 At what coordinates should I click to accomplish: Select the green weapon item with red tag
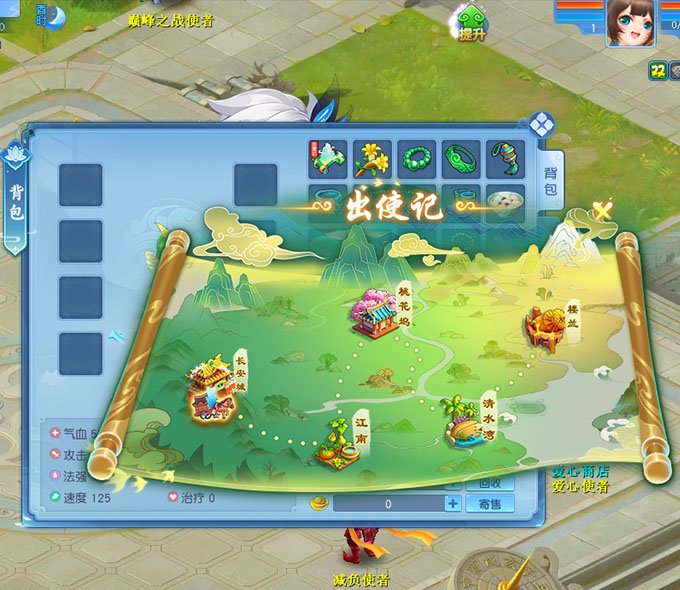coord(328,159)
